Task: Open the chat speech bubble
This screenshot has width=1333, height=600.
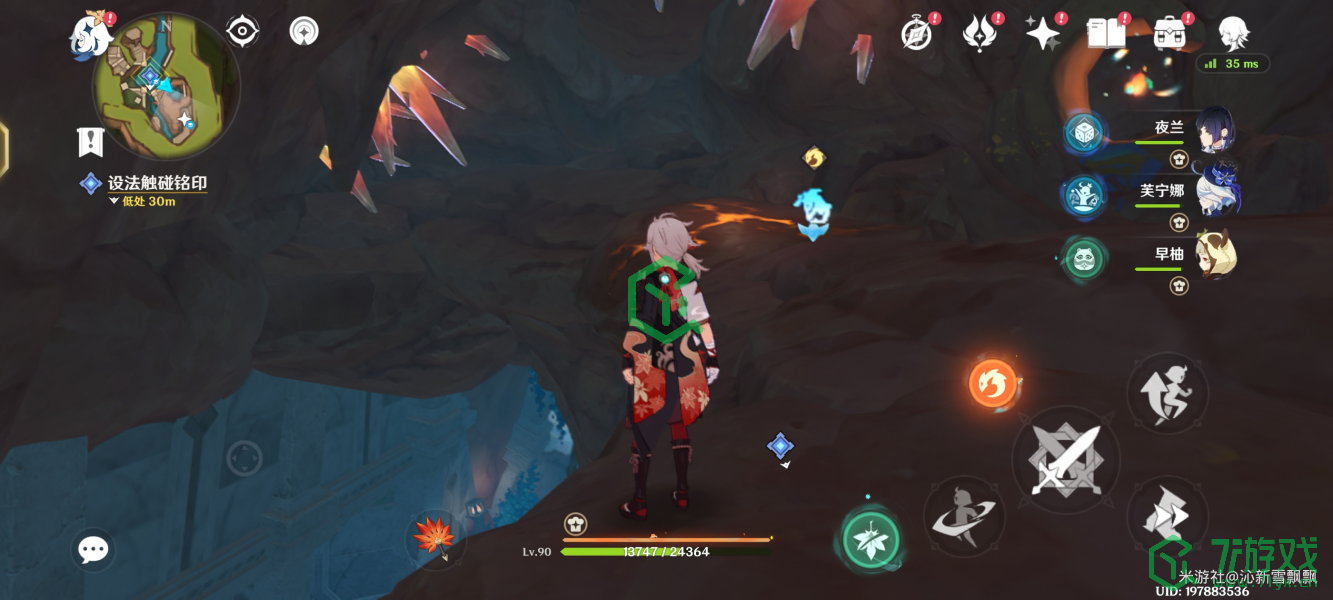Action: [94, 549]
